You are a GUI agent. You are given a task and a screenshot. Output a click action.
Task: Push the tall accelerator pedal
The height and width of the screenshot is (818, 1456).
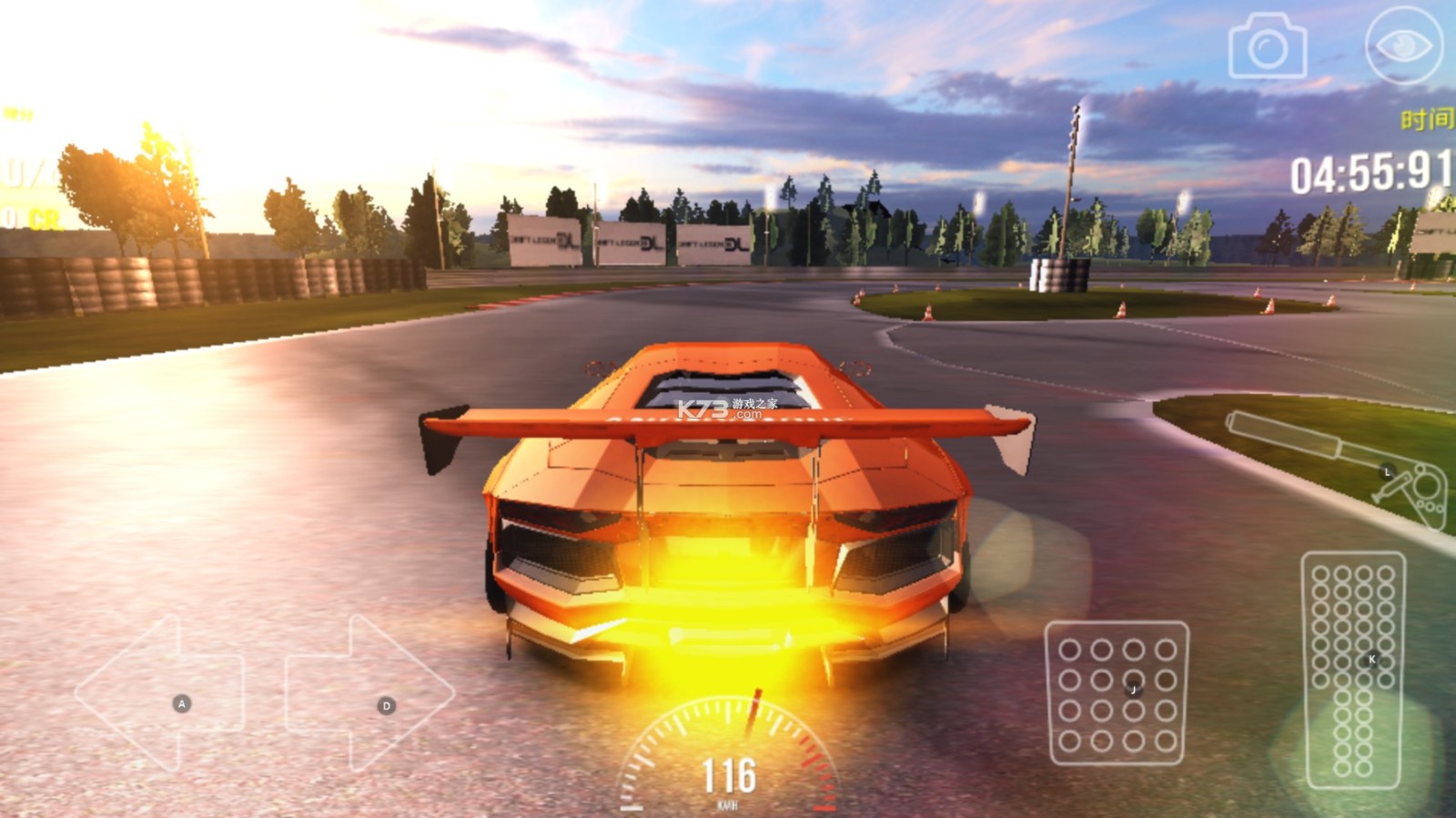click(1353, 669)
